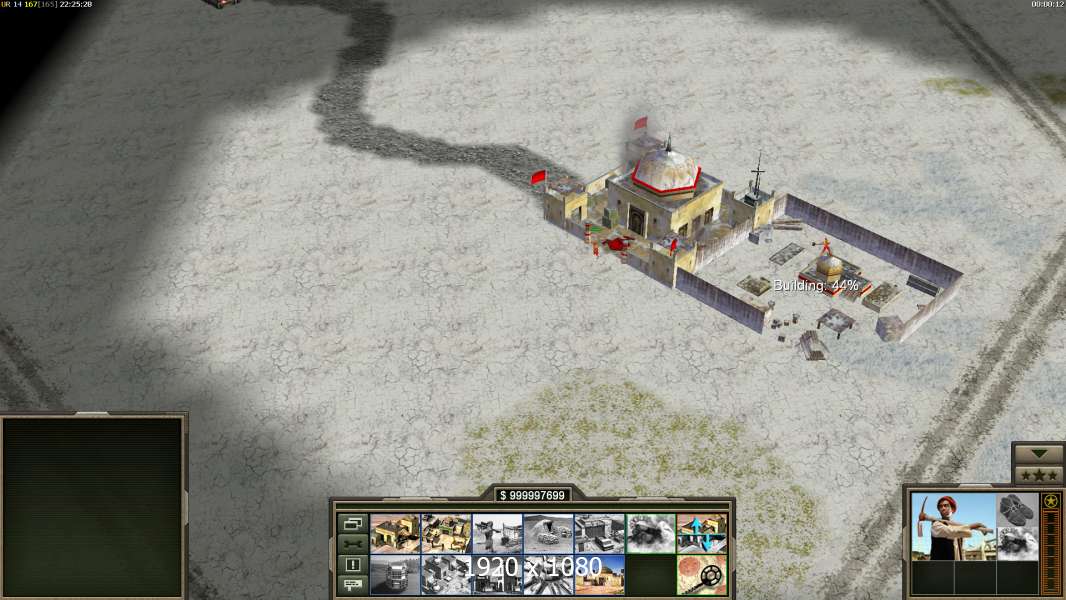The height and width of the screenshot is (600, 1066).
Task: Activate the blue up-down arrows building icon
Action: [x=701, y=534]
